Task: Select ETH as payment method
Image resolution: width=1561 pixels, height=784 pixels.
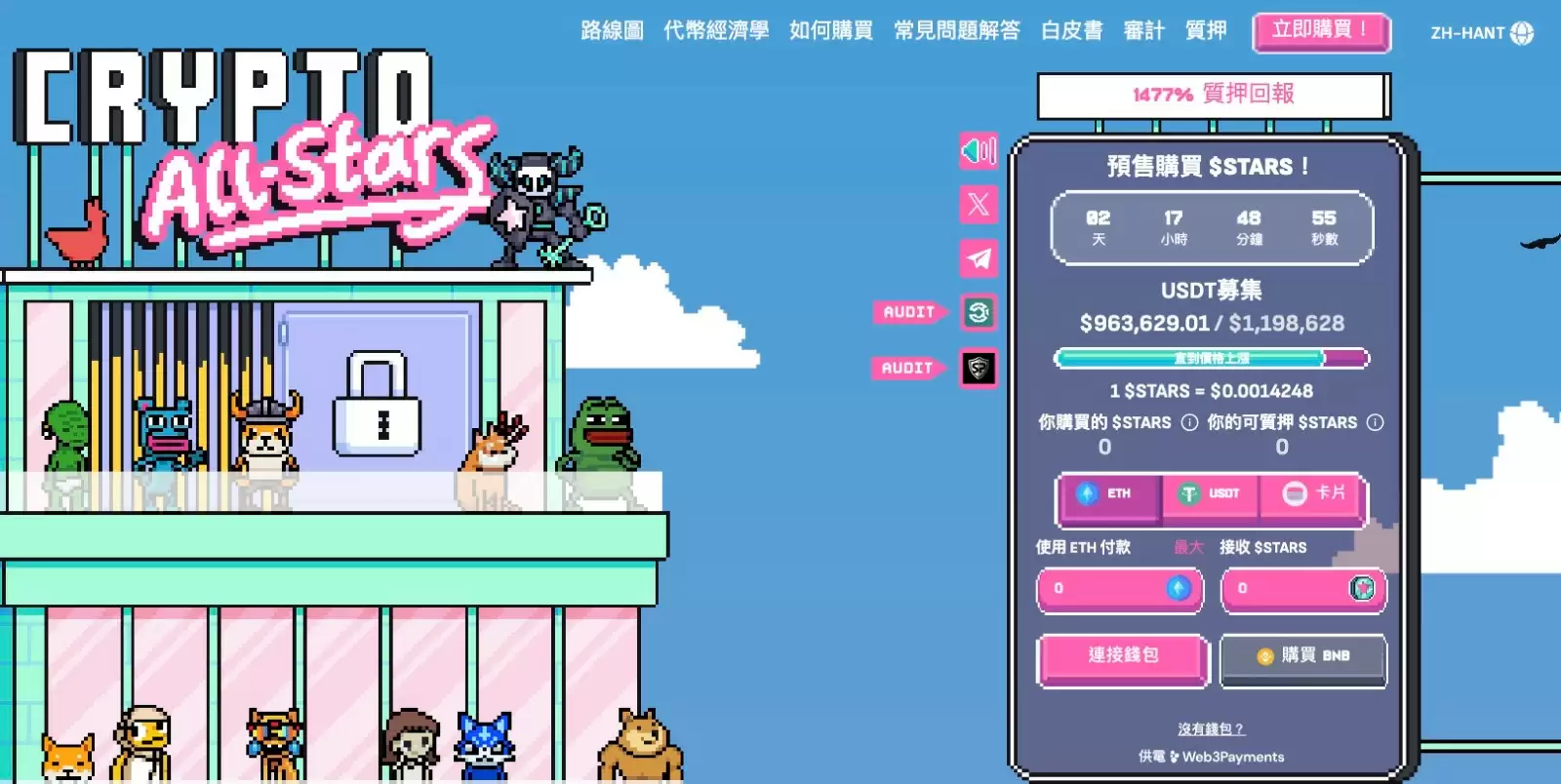Action: [x=1112, y=495]
